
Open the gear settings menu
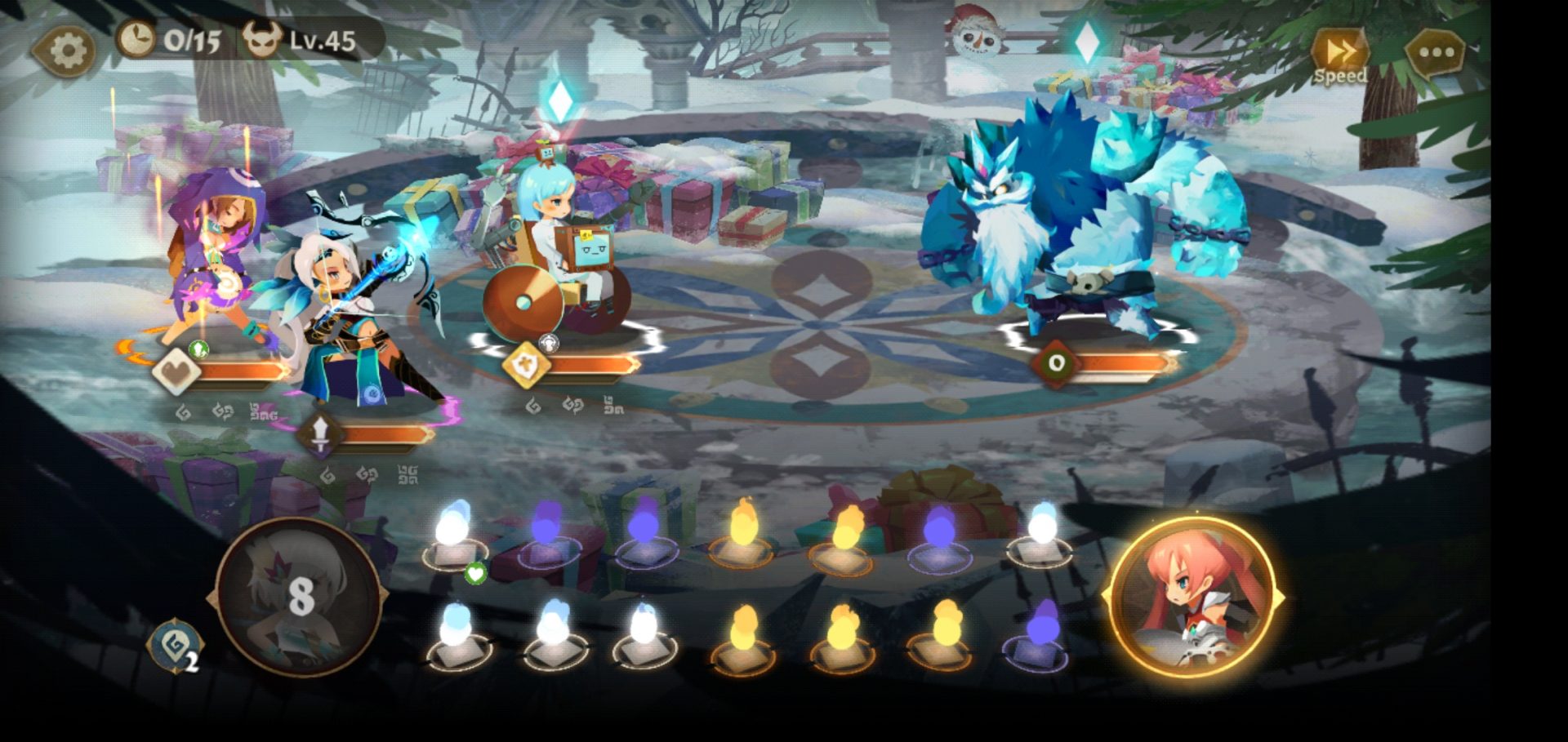[x=65, y=51]
